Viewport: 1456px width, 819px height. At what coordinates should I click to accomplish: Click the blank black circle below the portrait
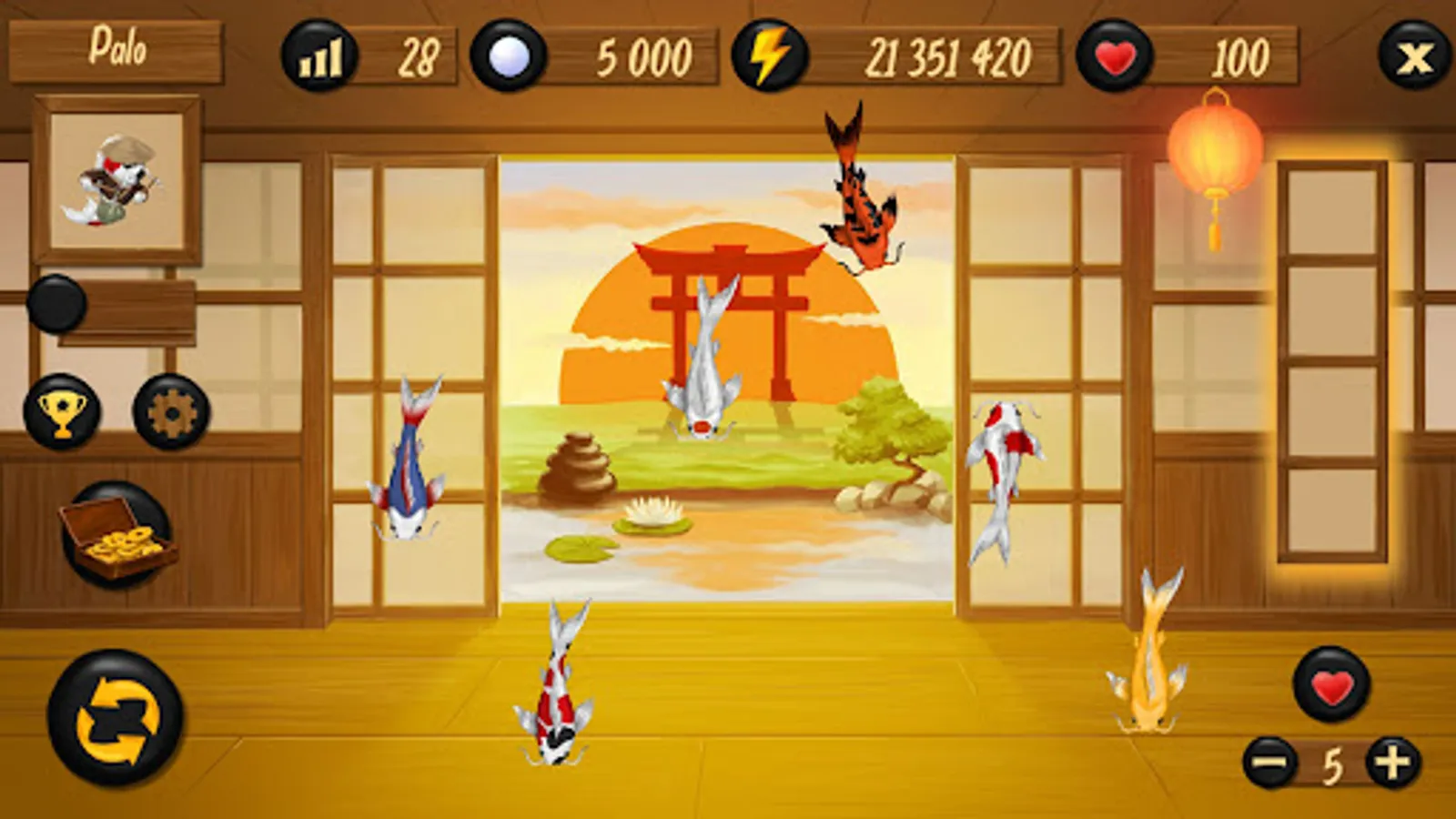coord(59,305)
